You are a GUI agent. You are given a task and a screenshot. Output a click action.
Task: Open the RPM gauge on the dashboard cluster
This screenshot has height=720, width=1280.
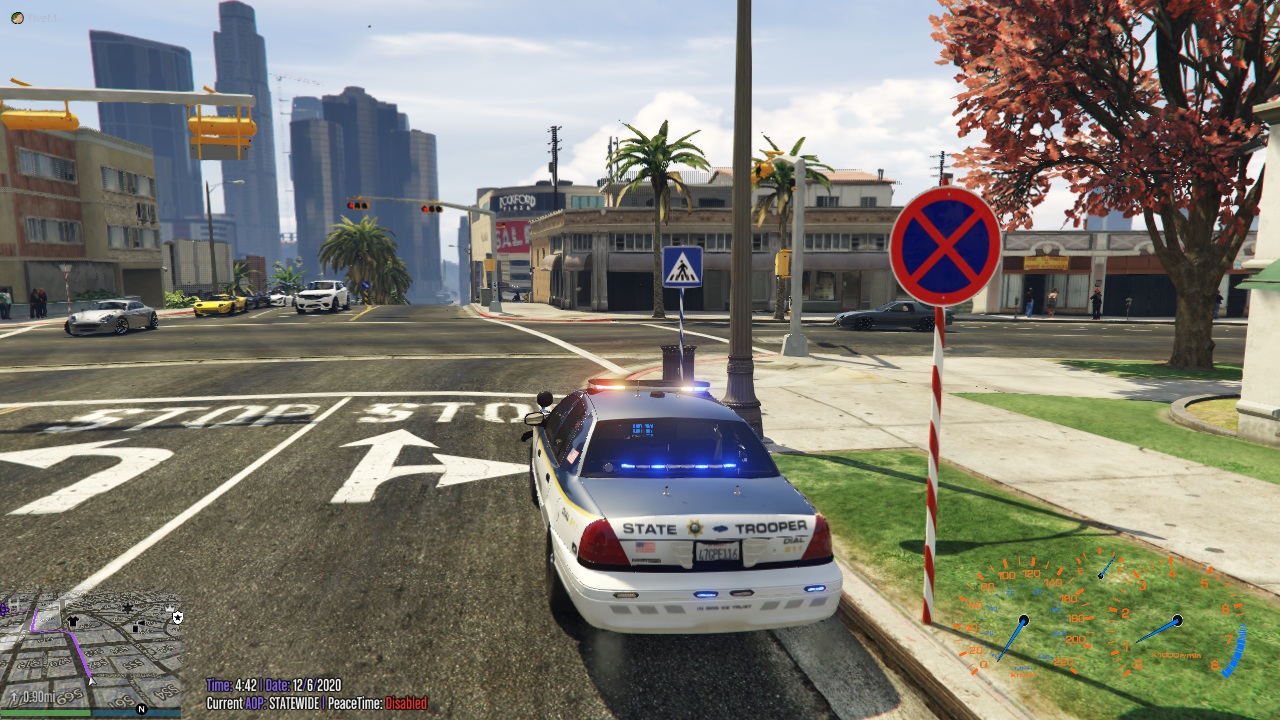tap(1176, 619)
